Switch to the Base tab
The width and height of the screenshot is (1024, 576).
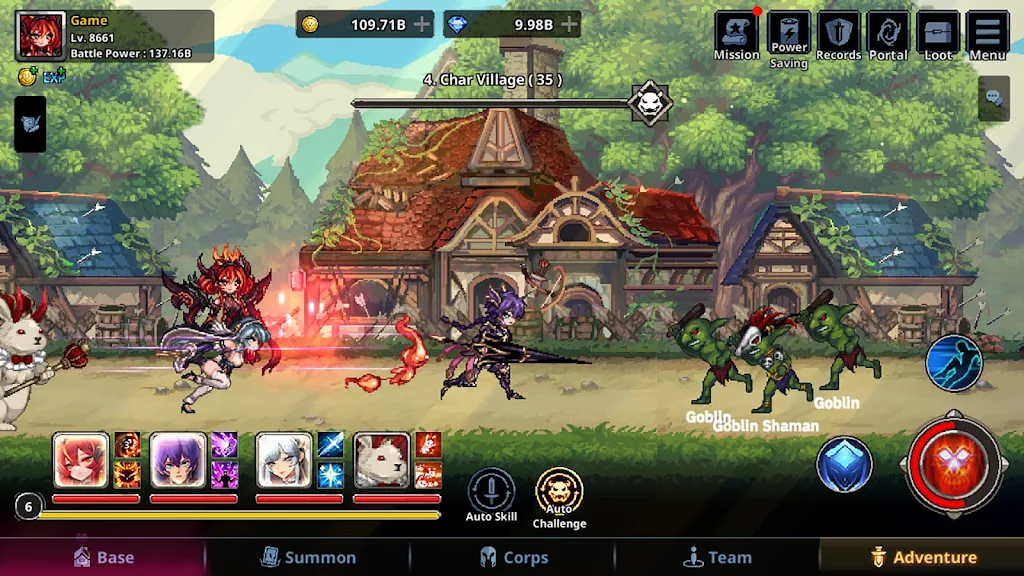click(103, 557)
